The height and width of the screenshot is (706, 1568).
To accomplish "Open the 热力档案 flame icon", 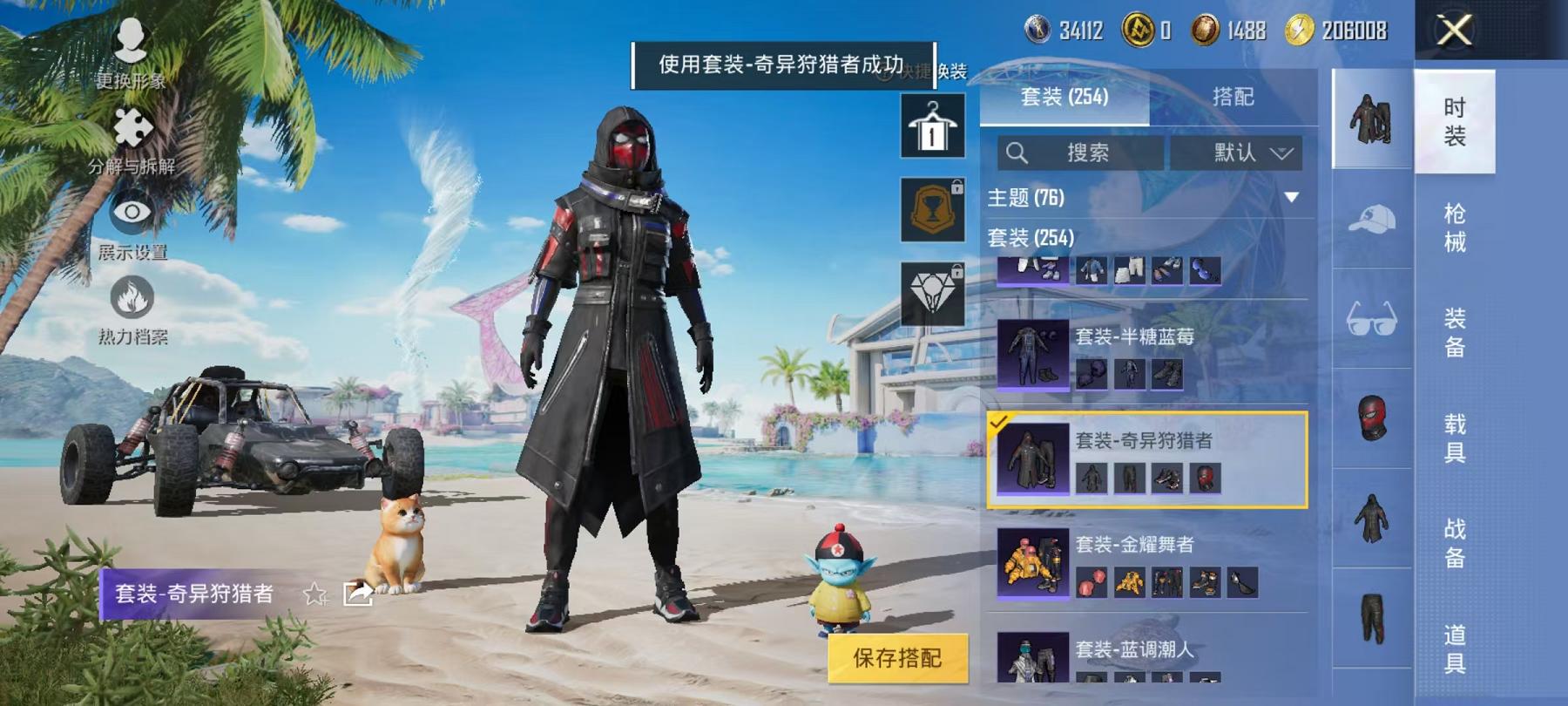I will (131, 296).
